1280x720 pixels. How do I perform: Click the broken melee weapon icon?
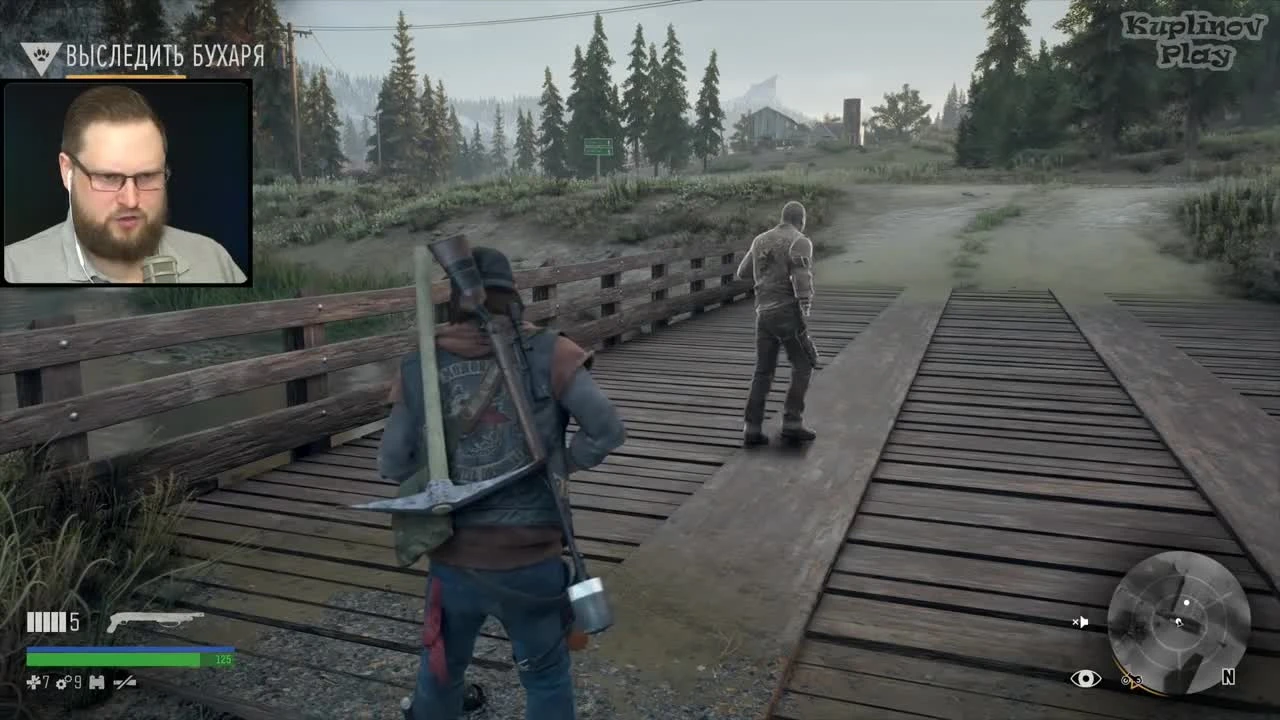(x=125, y=682)
